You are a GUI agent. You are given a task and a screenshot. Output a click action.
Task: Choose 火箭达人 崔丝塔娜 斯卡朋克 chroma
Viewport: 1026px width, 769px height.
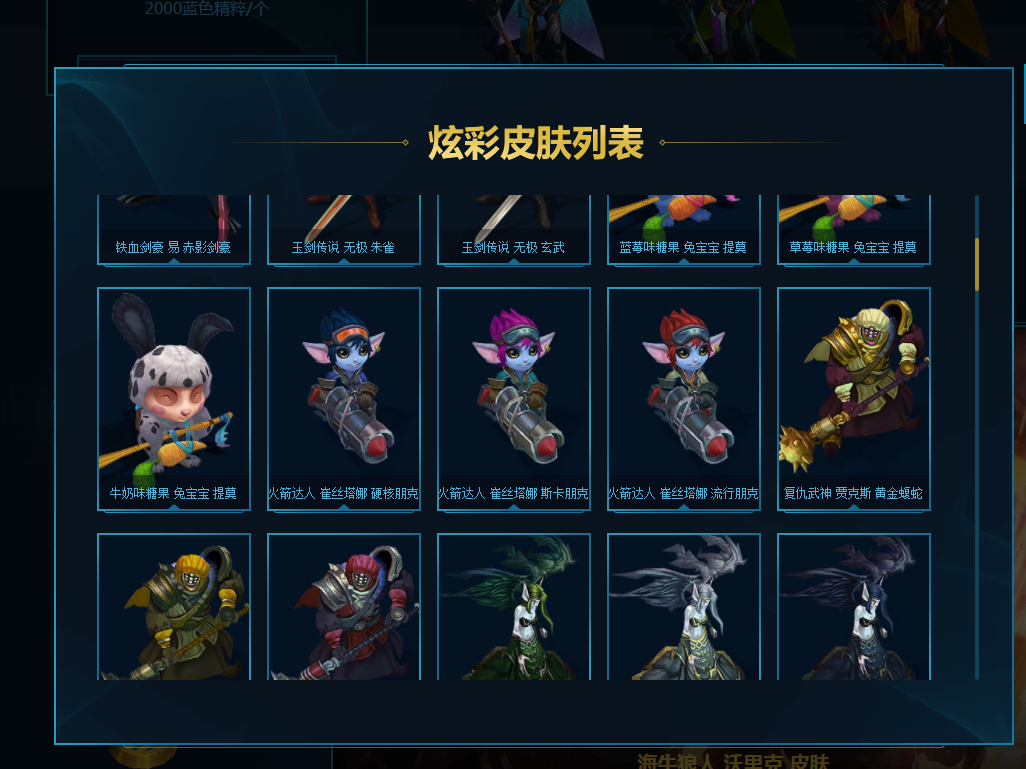(513, 398)
